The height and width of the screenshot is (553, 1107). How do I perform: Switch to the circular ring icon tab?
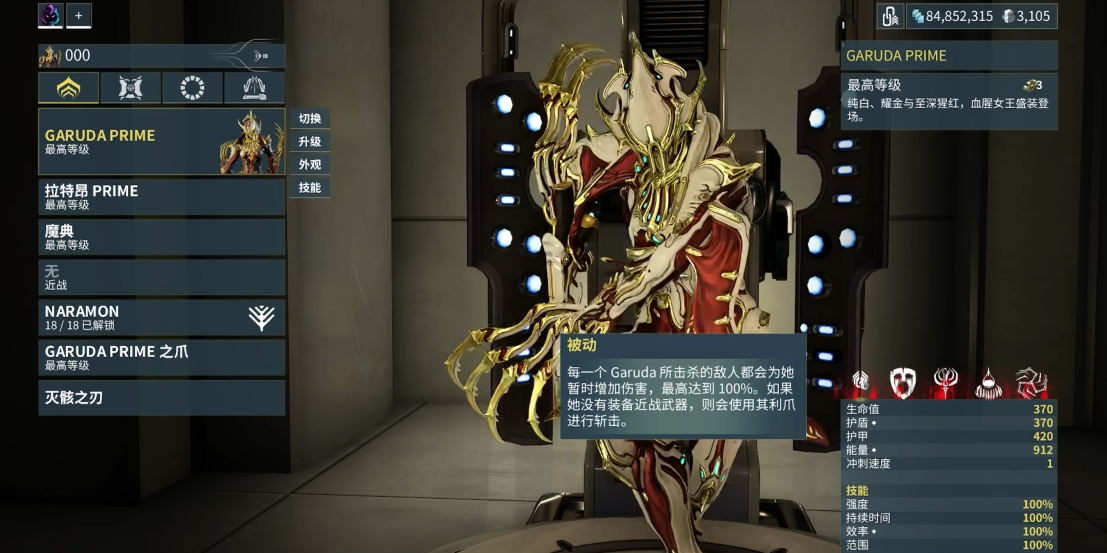pyautogui.click(x=192, y=88)
